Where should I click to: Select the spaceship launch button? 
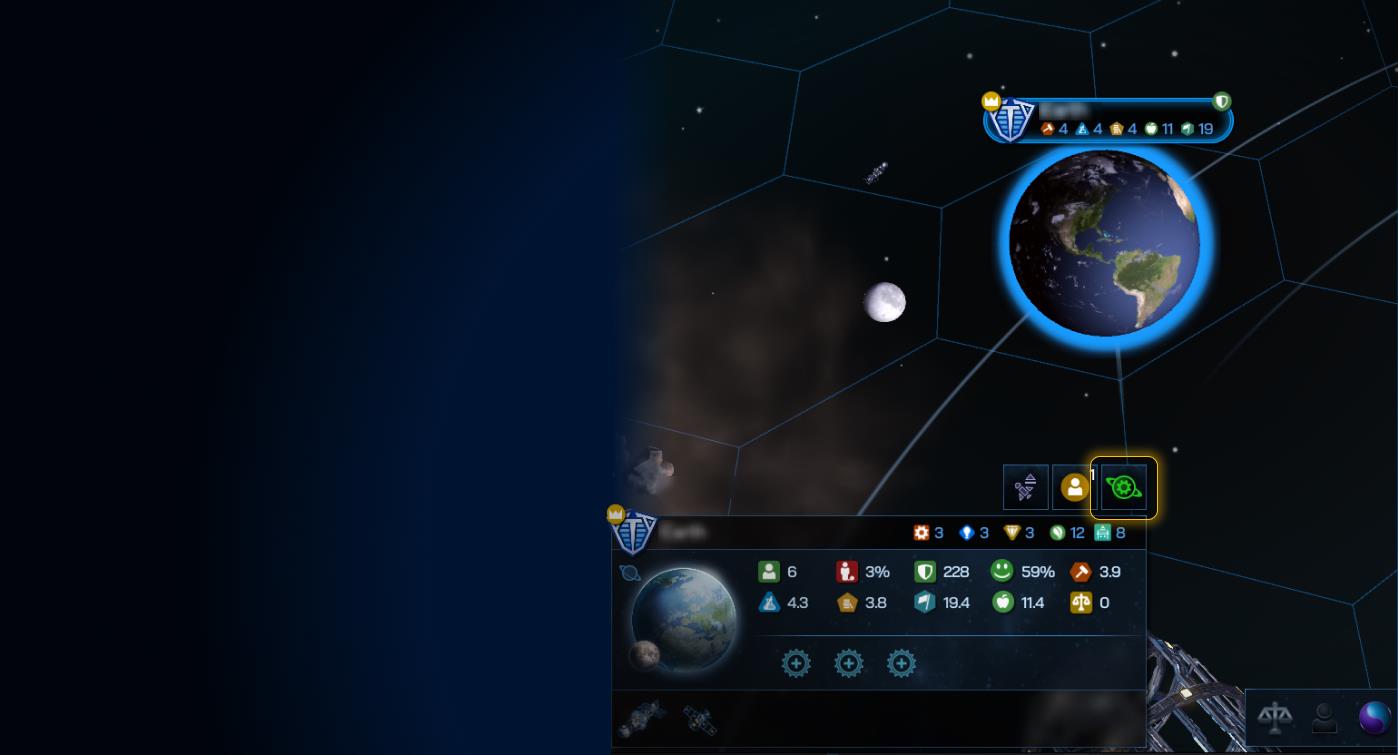point(1026,488)
